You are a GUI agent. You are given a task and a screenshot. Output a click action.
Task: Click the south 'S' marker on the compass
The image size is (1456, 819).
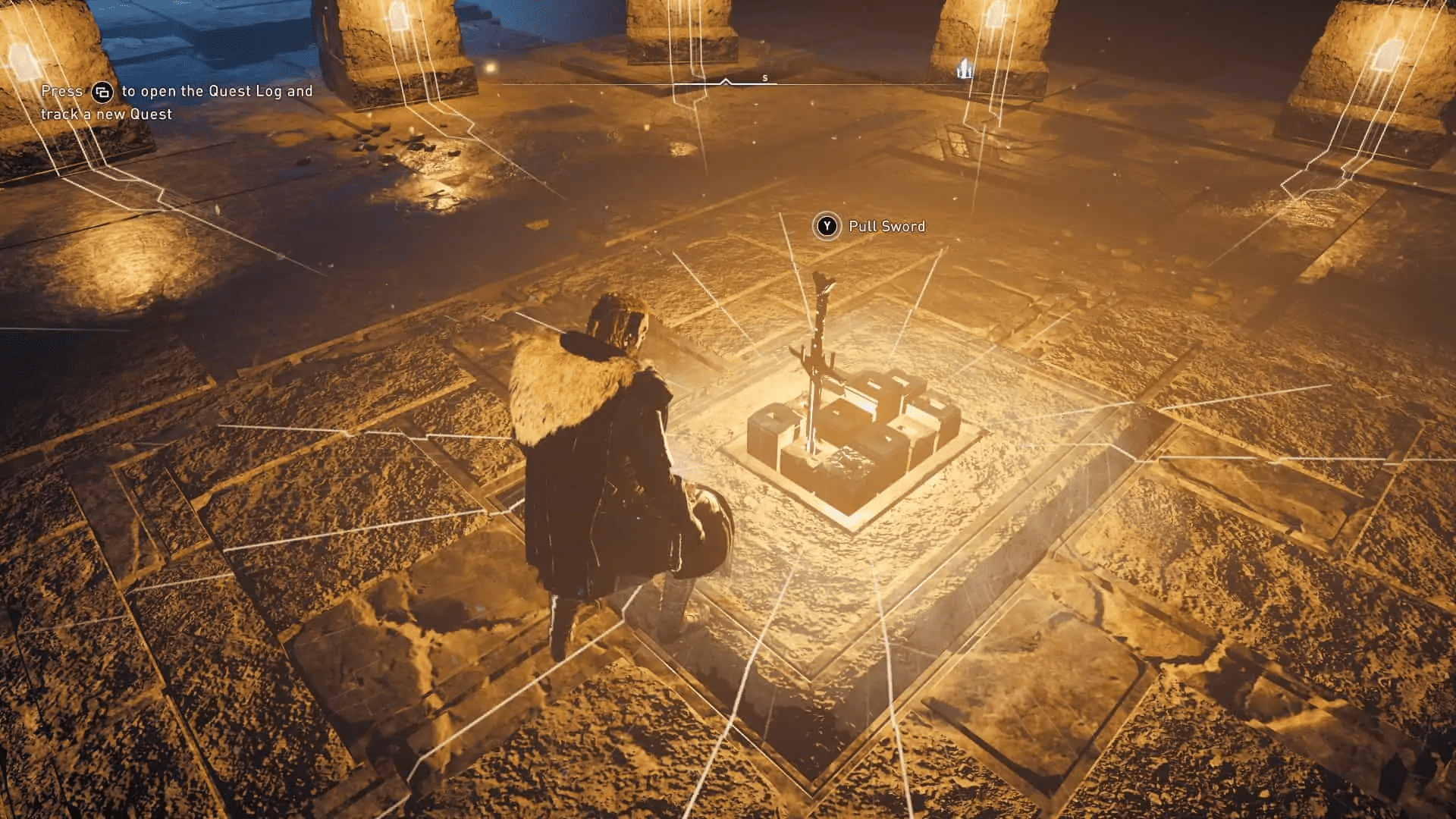[x=765, y=78]
